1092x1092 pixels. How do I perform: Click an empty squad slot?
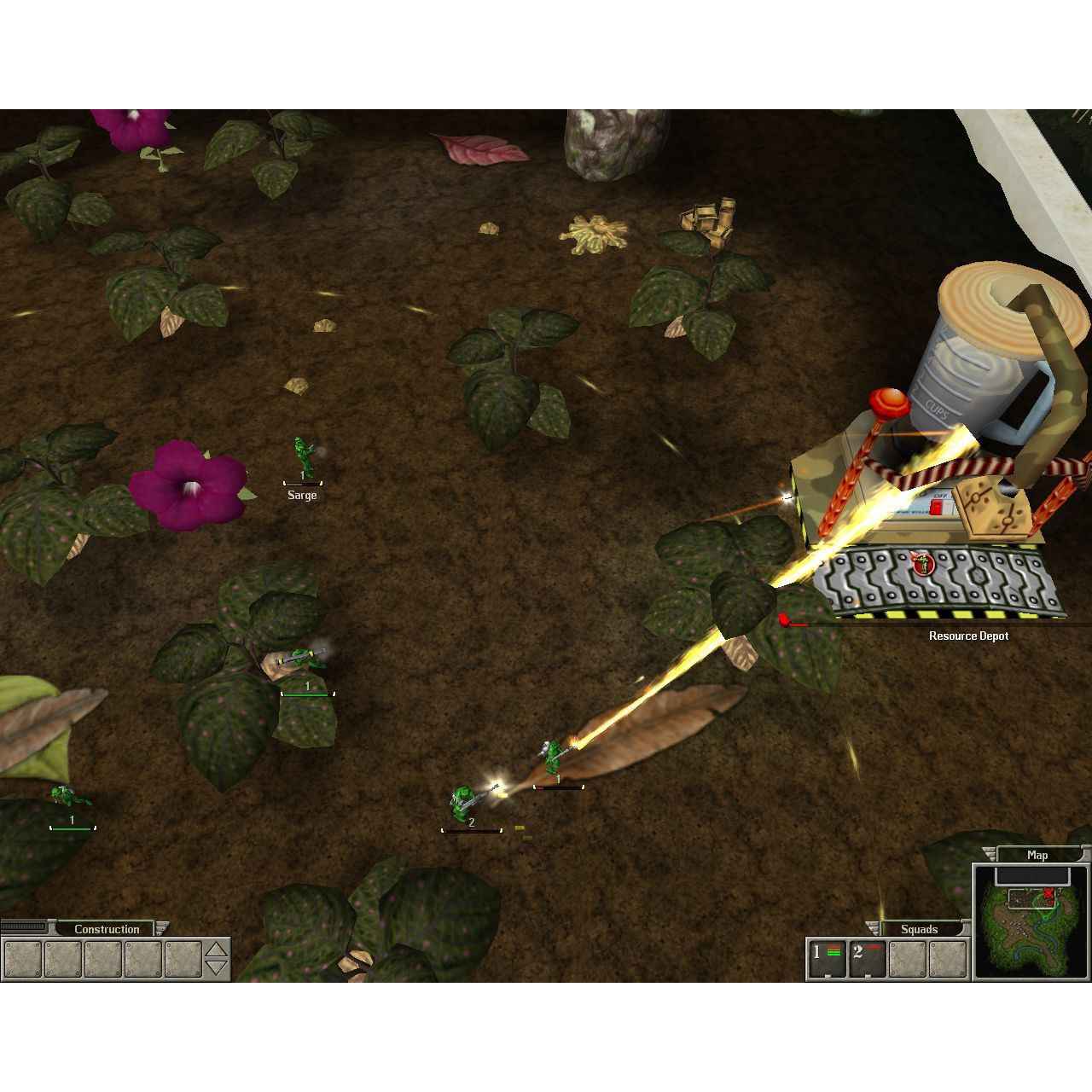coord(907,959)
